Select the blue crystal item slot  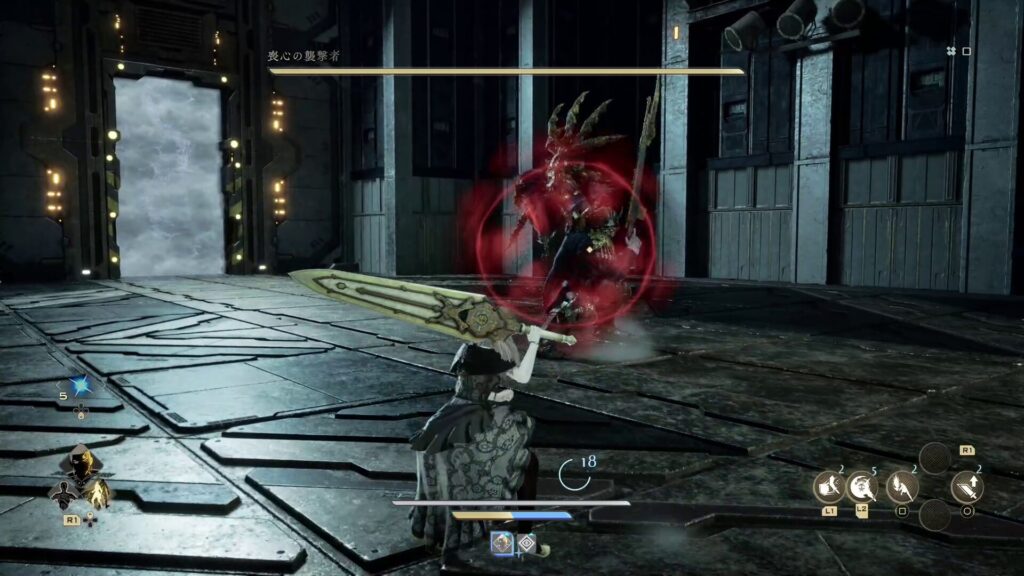pos(80,387)
